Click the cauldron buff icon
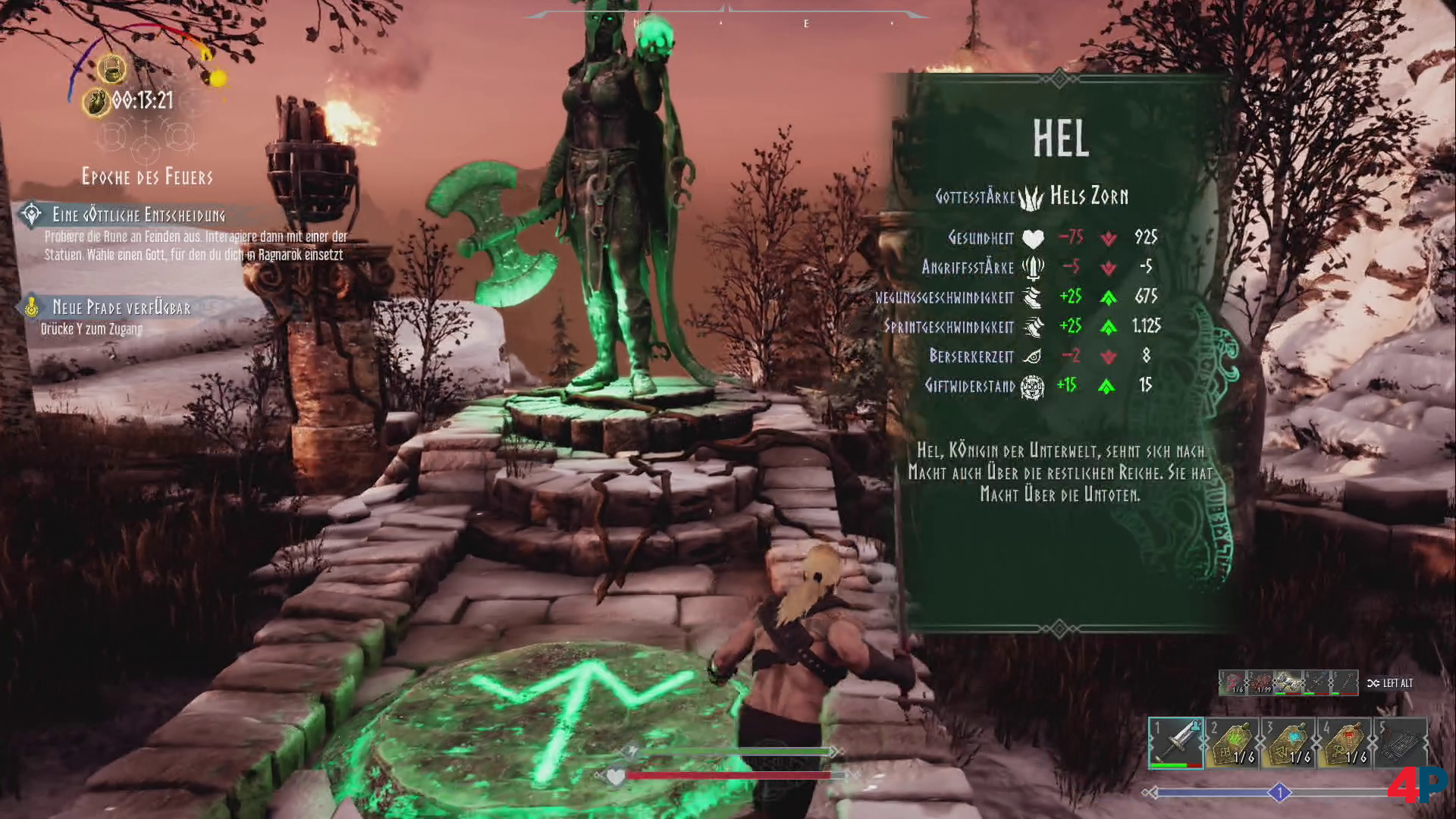Image resolution: width=1456 pixels, height=819 pixels. pos(112,70)
